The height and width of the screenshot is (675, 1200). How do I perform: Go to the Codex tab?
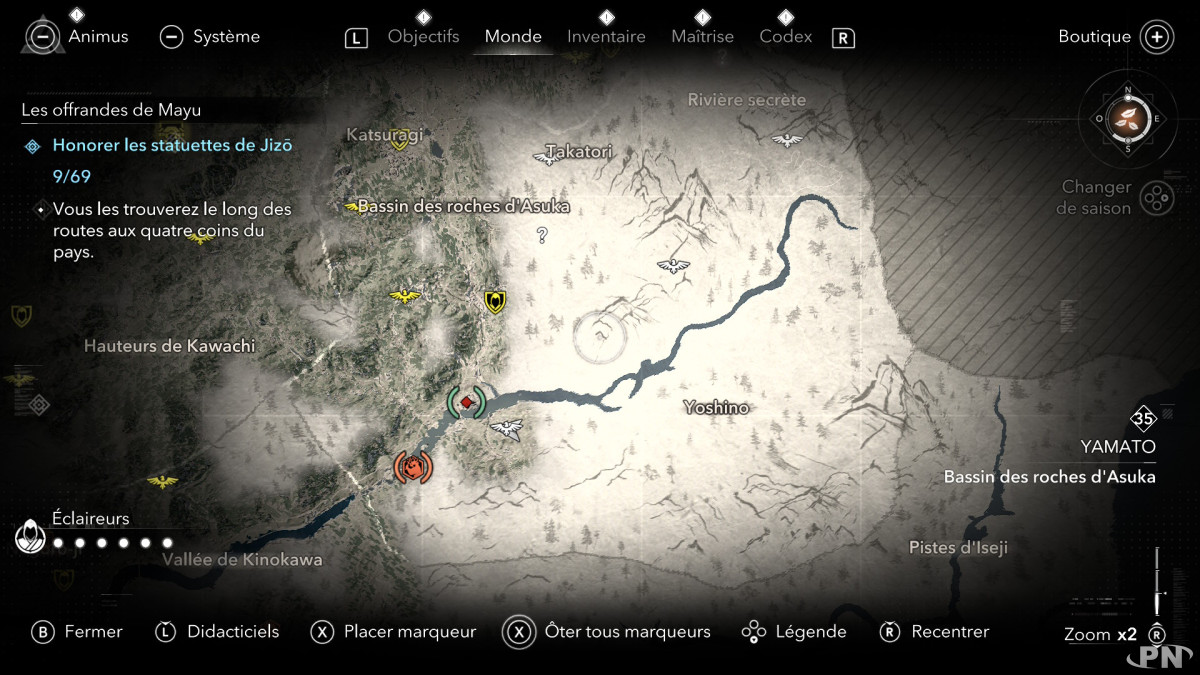coord(785,37)
